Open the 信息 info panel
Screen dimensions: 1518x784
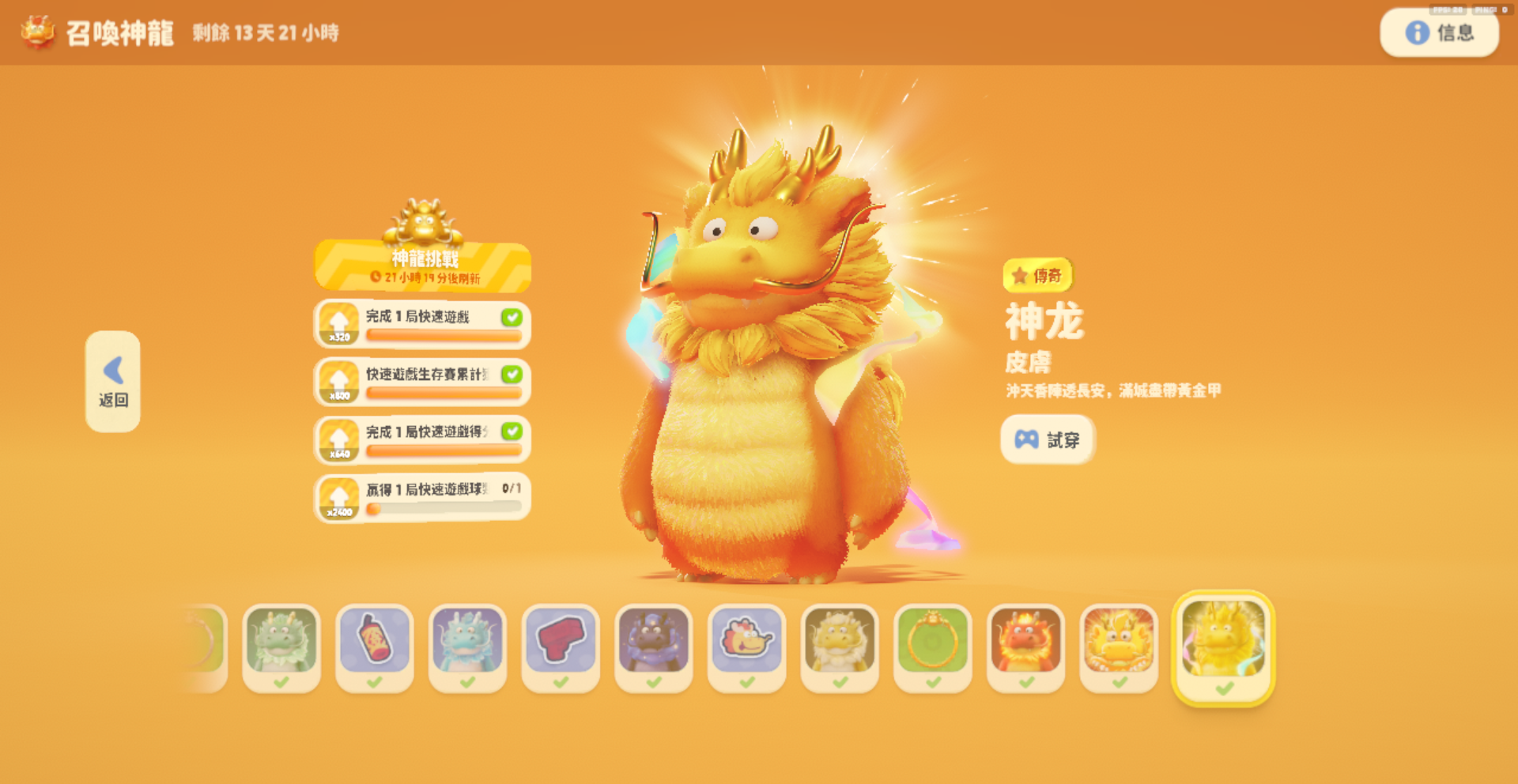click(x=1439, y=33)
